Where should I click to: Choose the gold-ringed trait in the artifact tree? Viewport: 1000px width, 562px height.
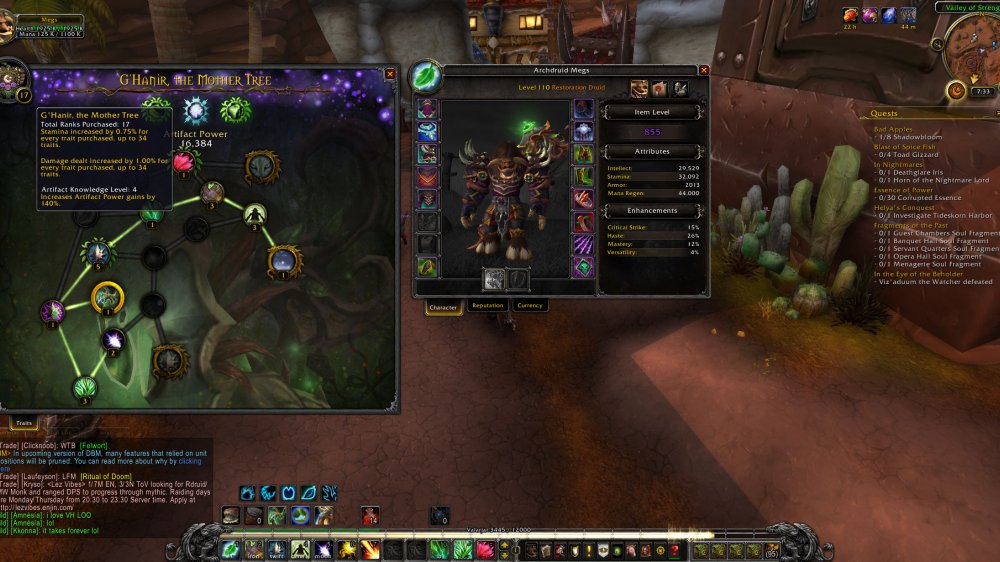coord(107,297)
